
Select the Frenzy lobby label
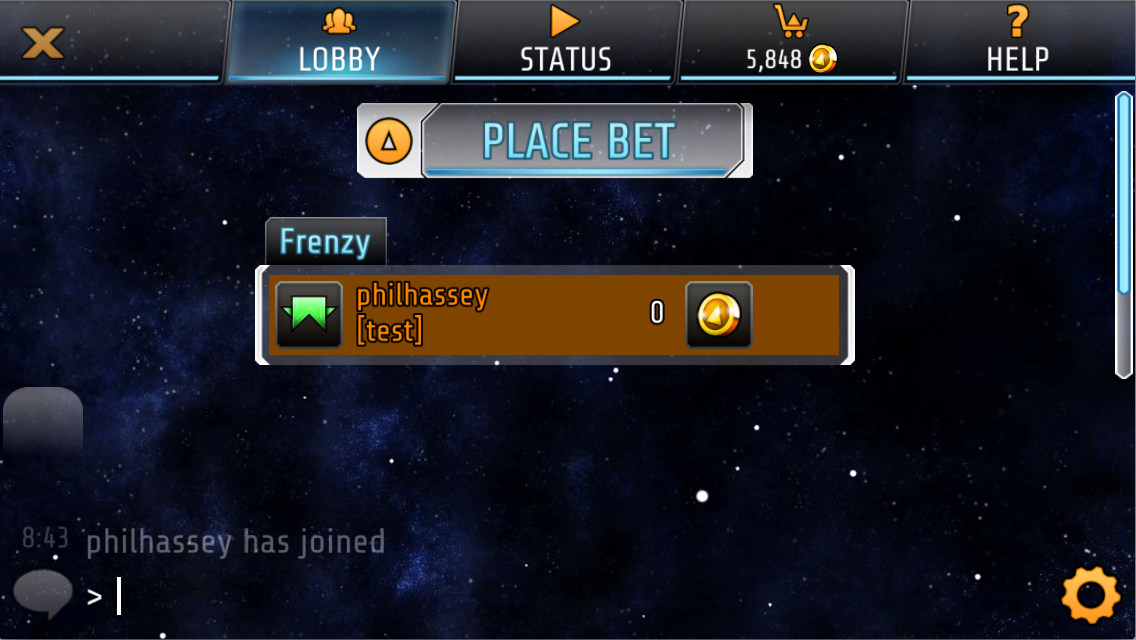(325, 242)
